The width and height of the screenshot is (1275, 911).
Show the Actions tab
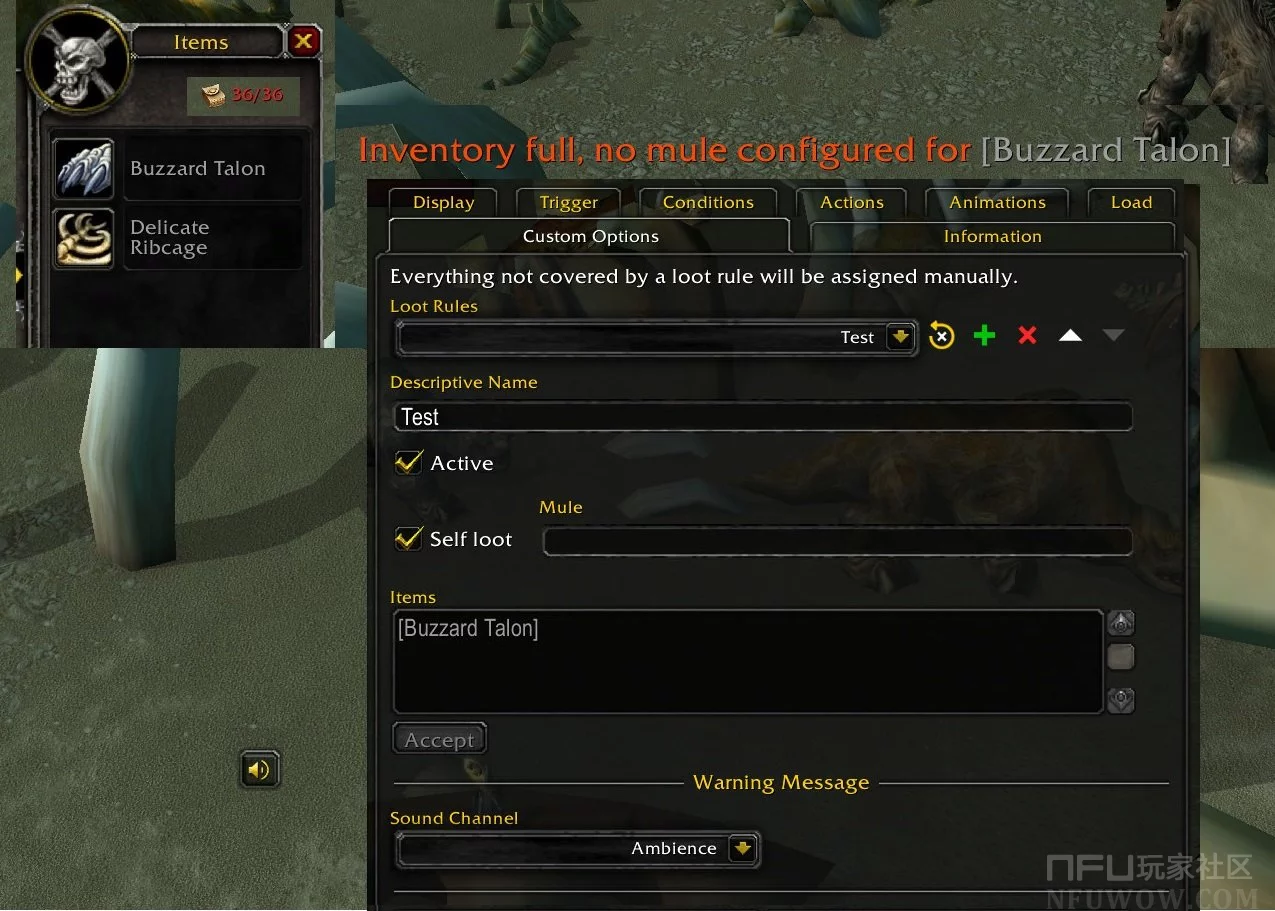coord(852,202)
